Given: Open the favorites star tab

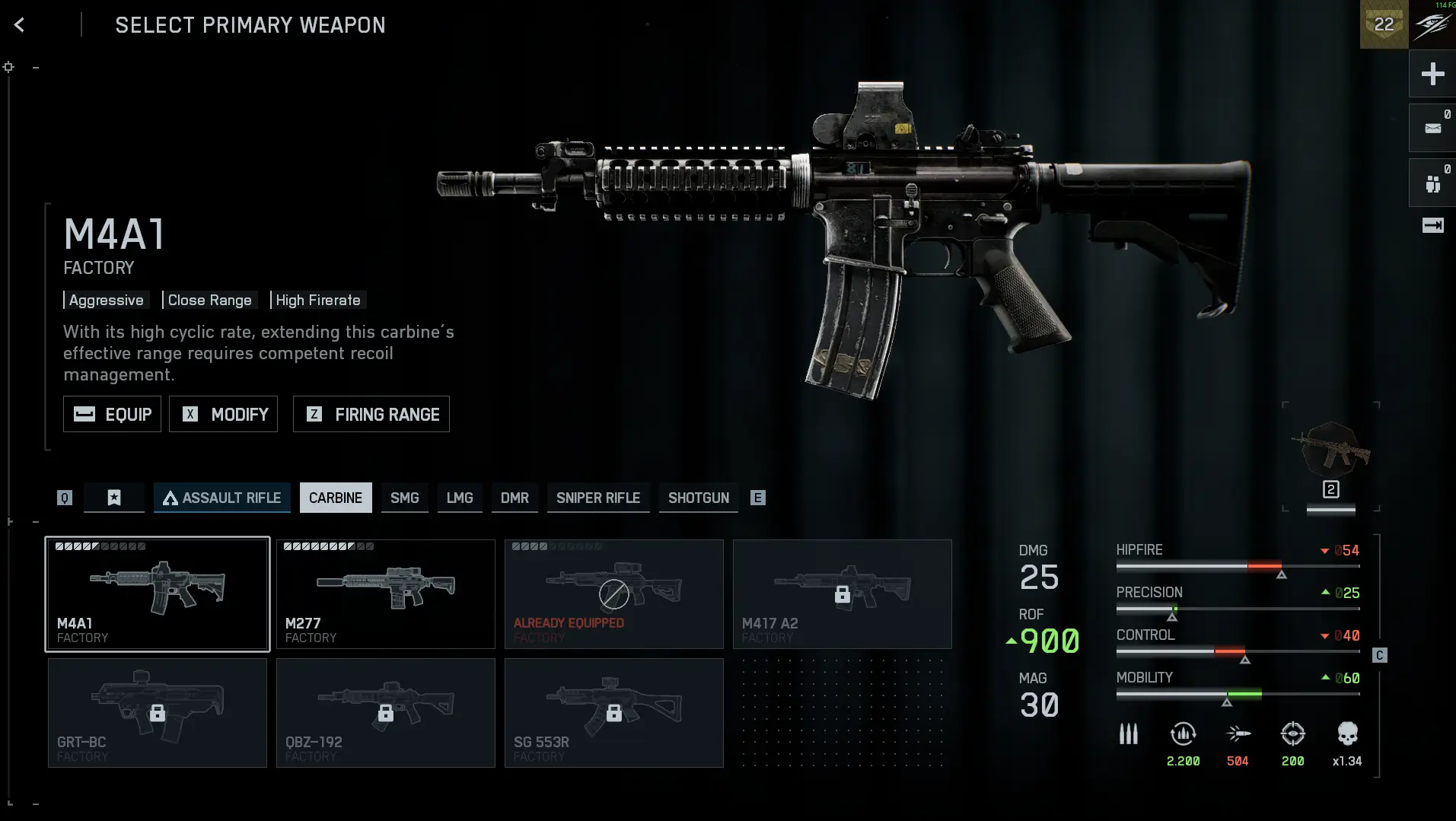Looking at the screenshot, I should pyautogui.click(x=114, y=498).
